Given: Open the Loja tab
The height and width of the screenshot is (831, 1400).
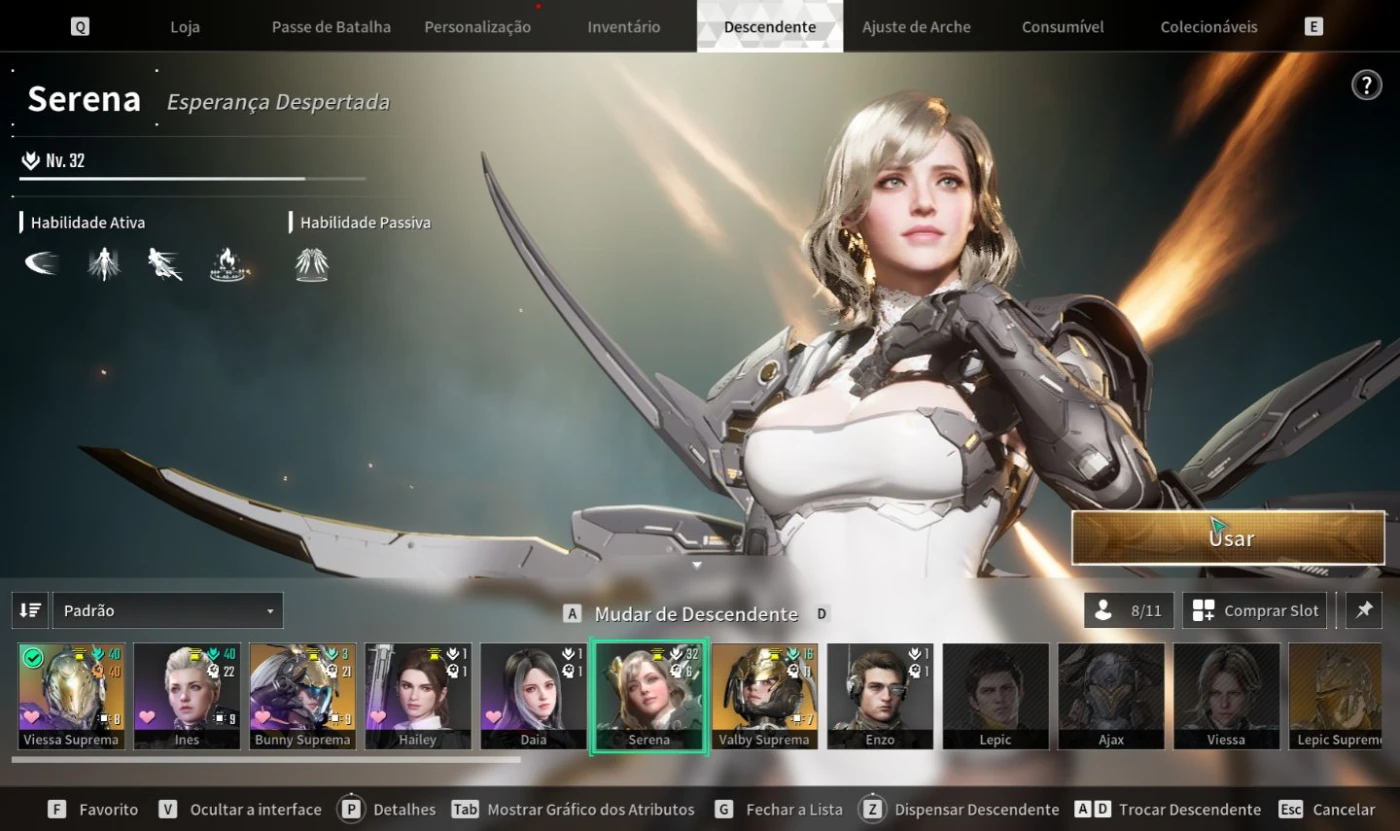Looking at the screenshot, I should [185, 27].
